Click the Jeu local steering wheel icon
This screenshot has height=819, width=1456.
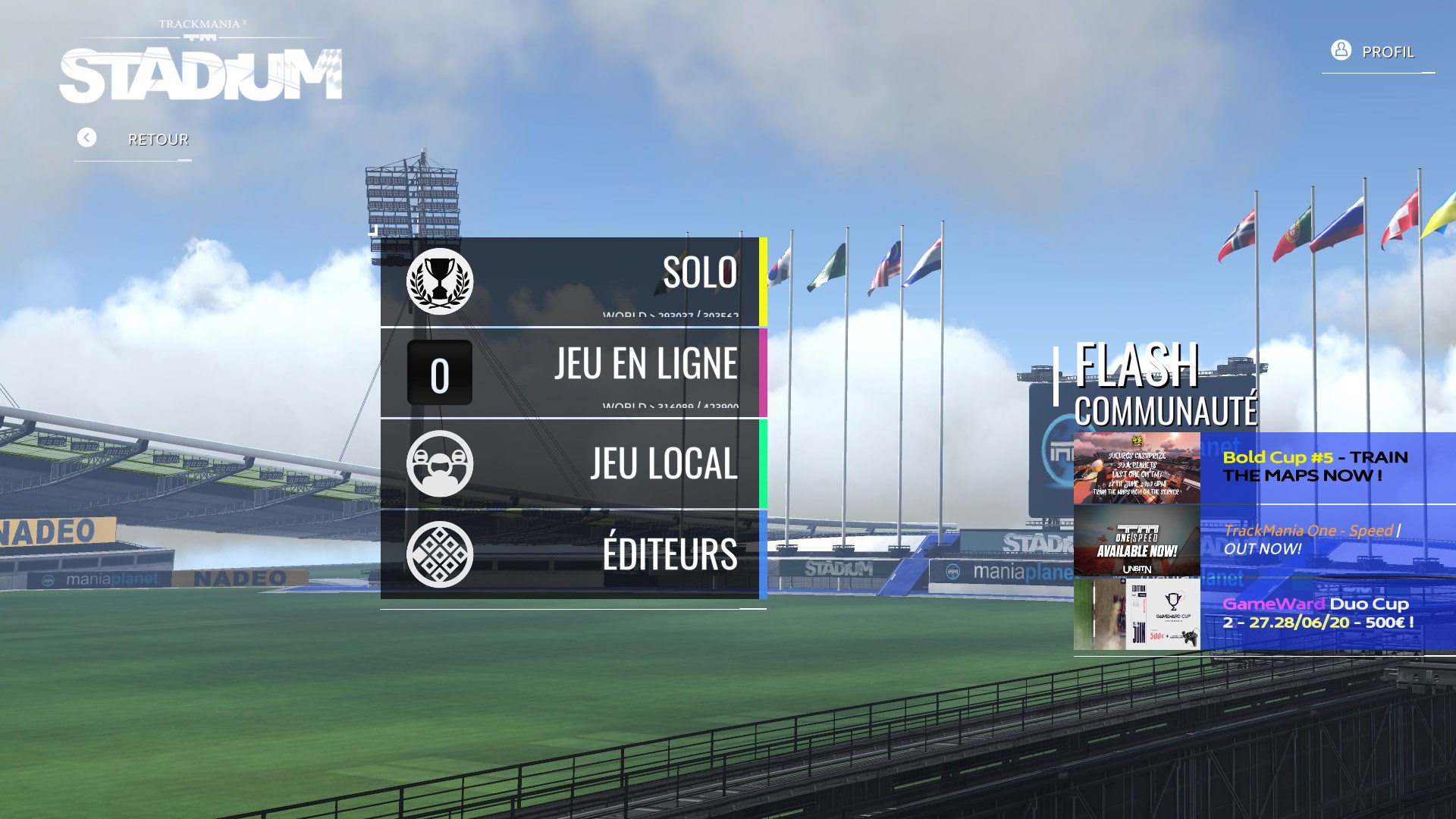tap(441, 463)
